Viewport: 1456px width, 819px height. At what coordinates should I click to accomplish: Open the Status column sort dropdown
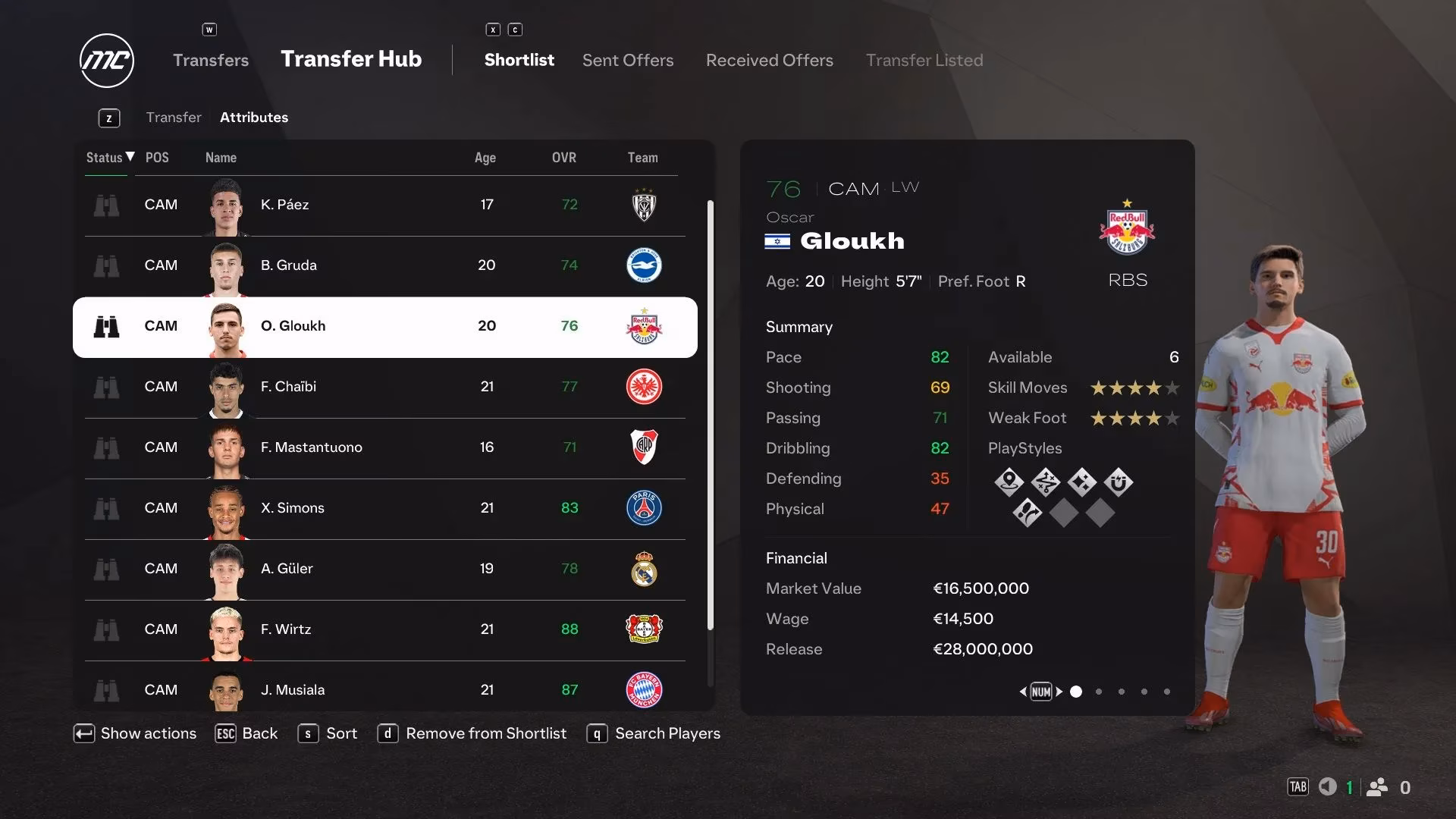click(x=108, y=158)
